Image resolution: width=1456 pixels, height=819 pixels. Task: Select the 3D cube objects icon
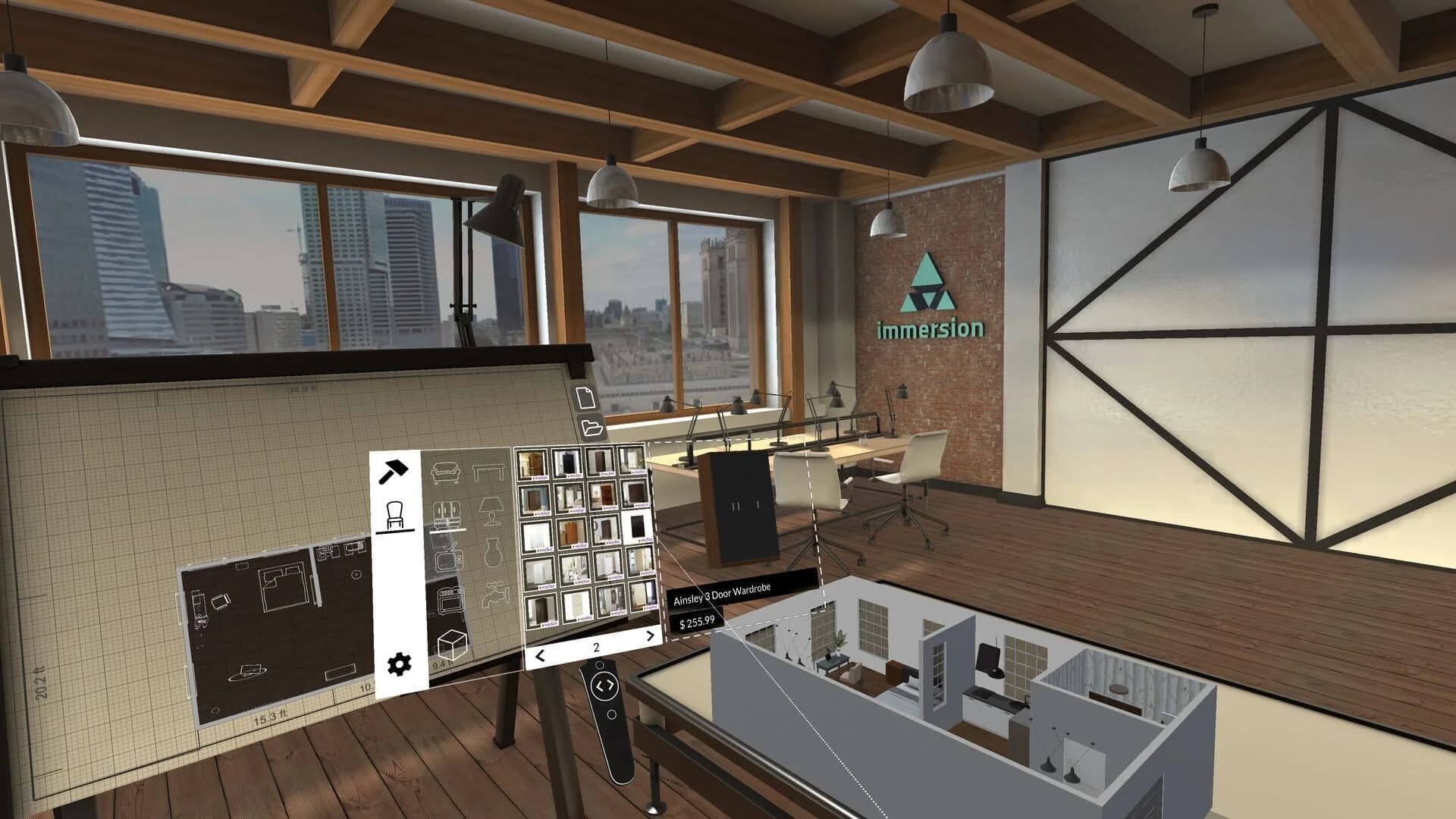[453, 645]
